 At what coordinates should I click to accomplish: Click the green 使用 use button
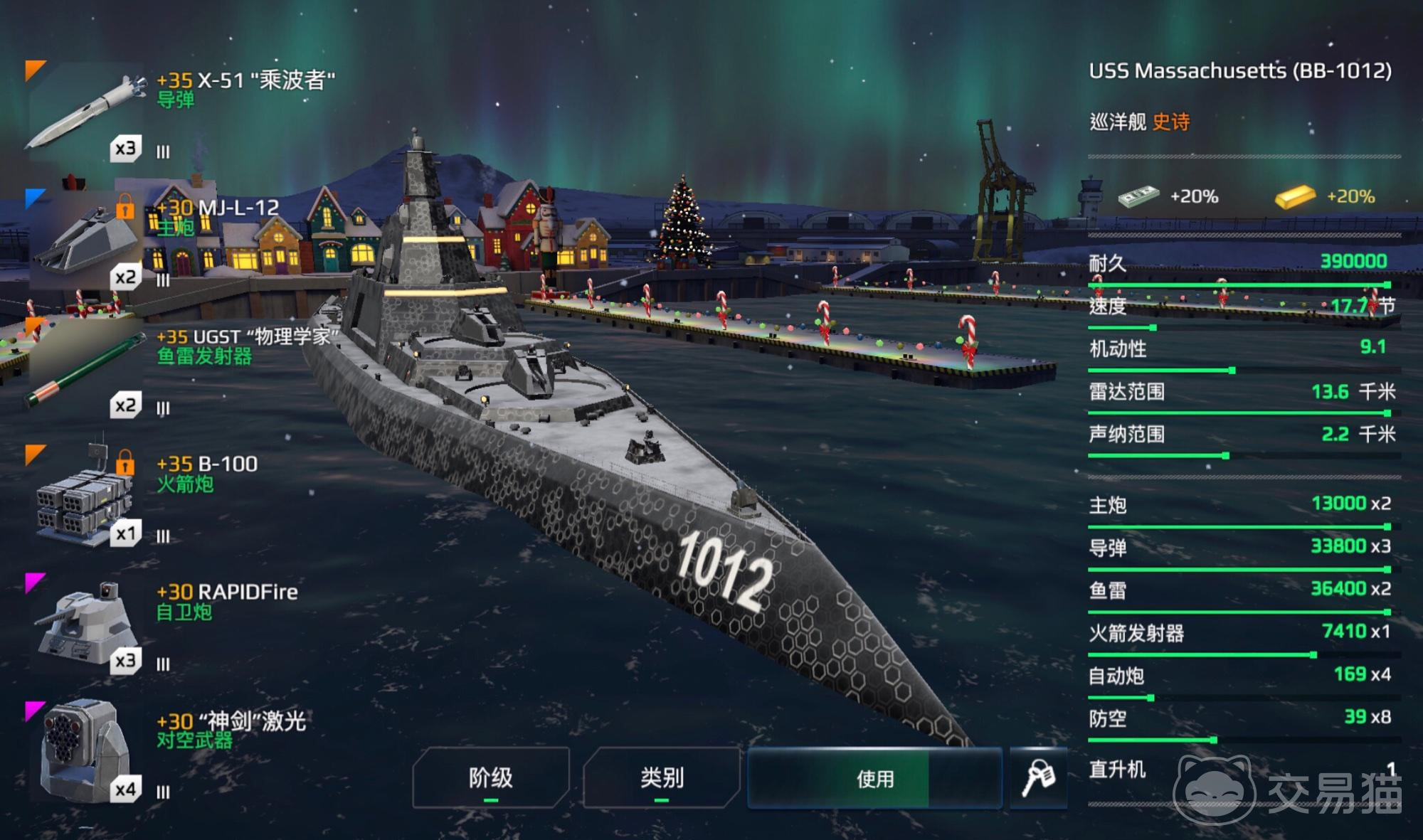click(x=874, y=778)
